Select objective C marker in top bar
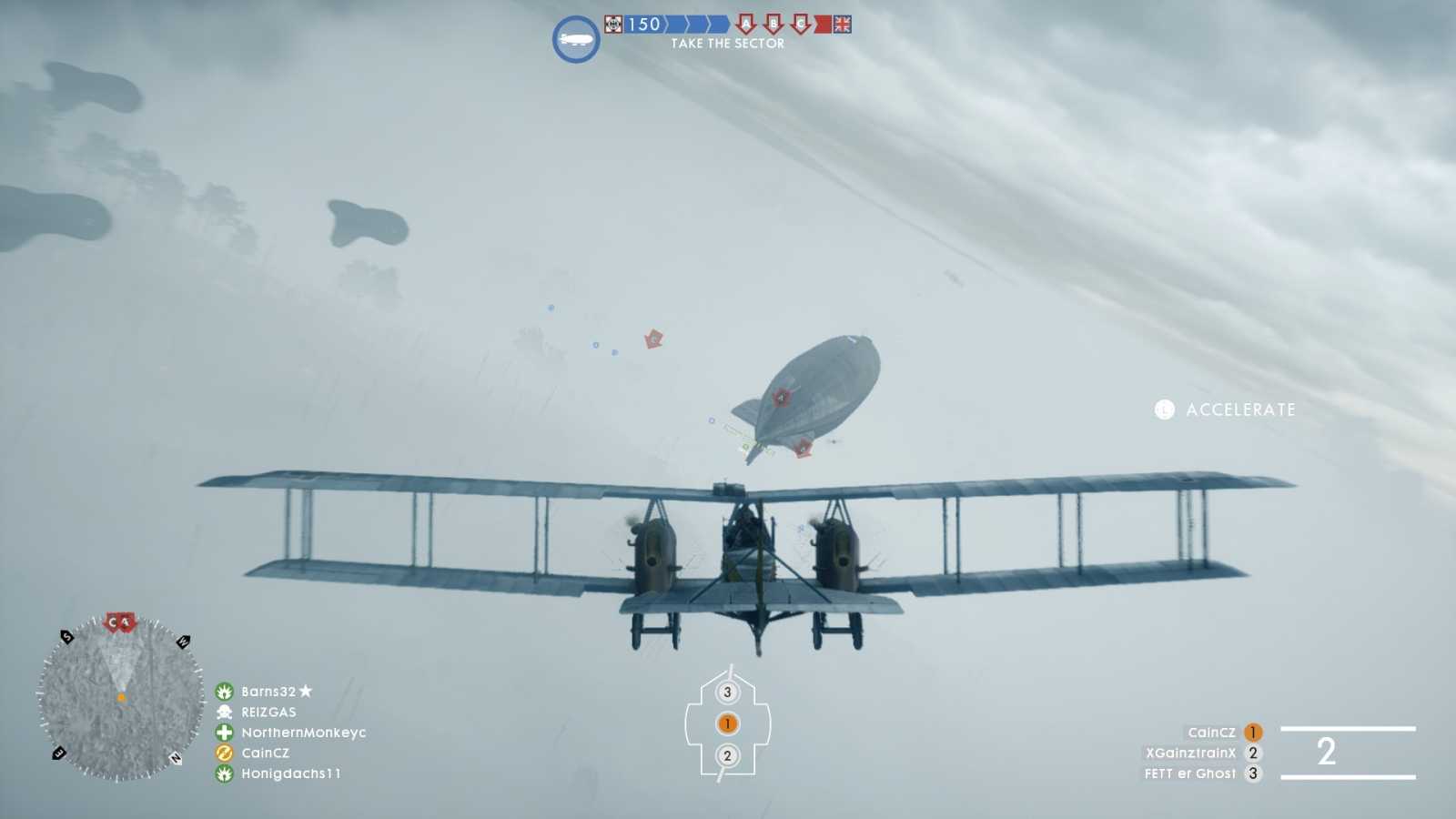 click(x=801, y=25)
